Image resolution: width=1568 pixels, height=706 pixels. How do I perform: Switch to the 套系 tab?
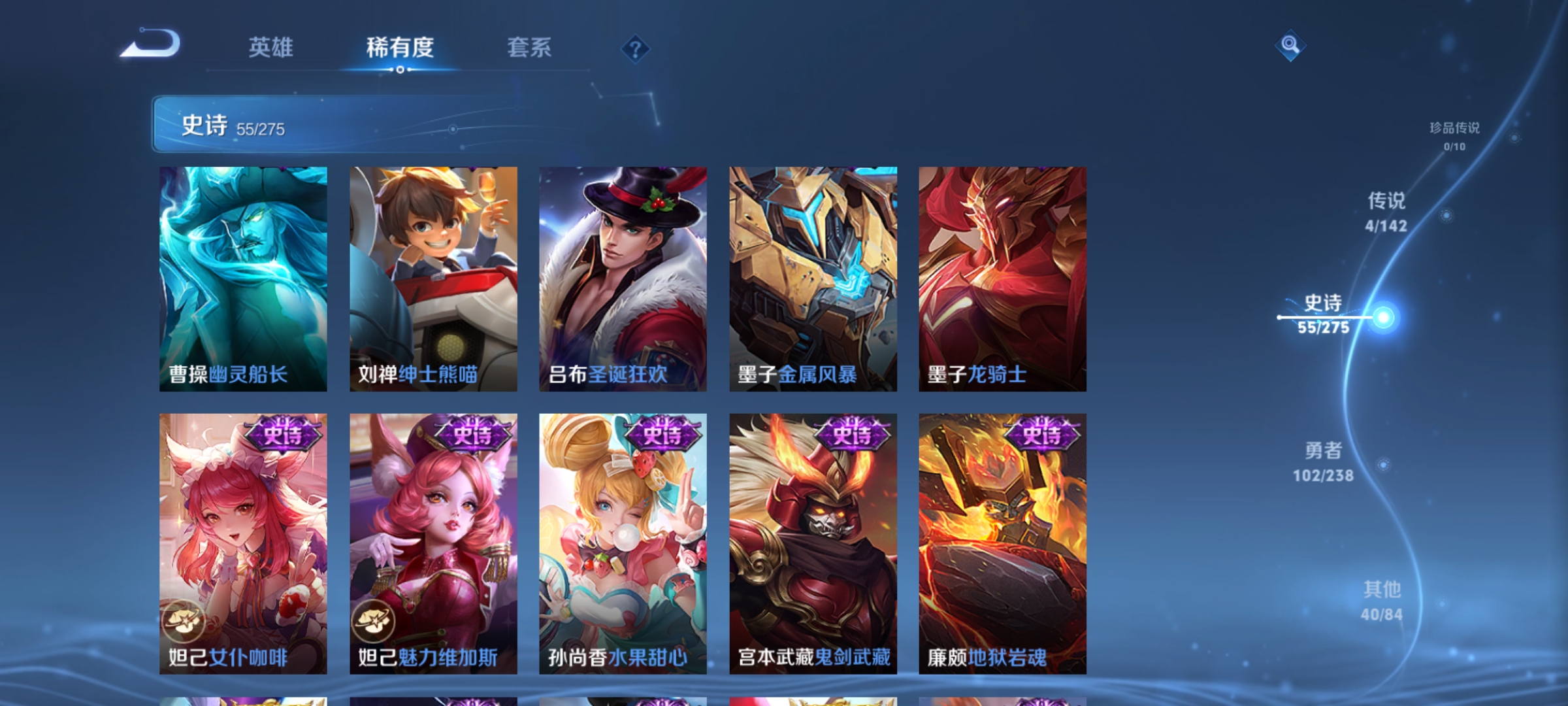coord(529,47)
